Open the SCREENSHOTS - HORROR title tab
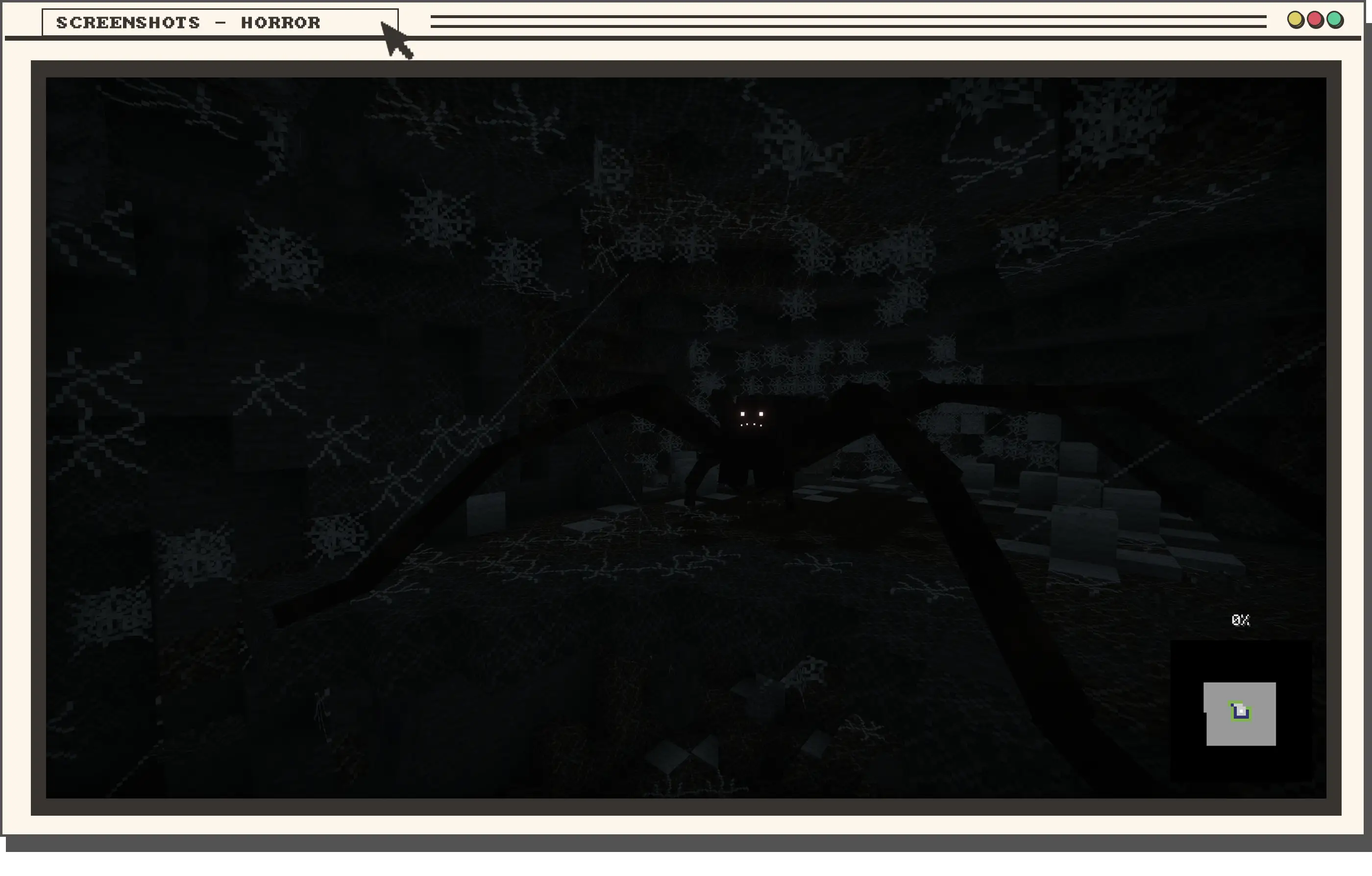 point(188,23)
